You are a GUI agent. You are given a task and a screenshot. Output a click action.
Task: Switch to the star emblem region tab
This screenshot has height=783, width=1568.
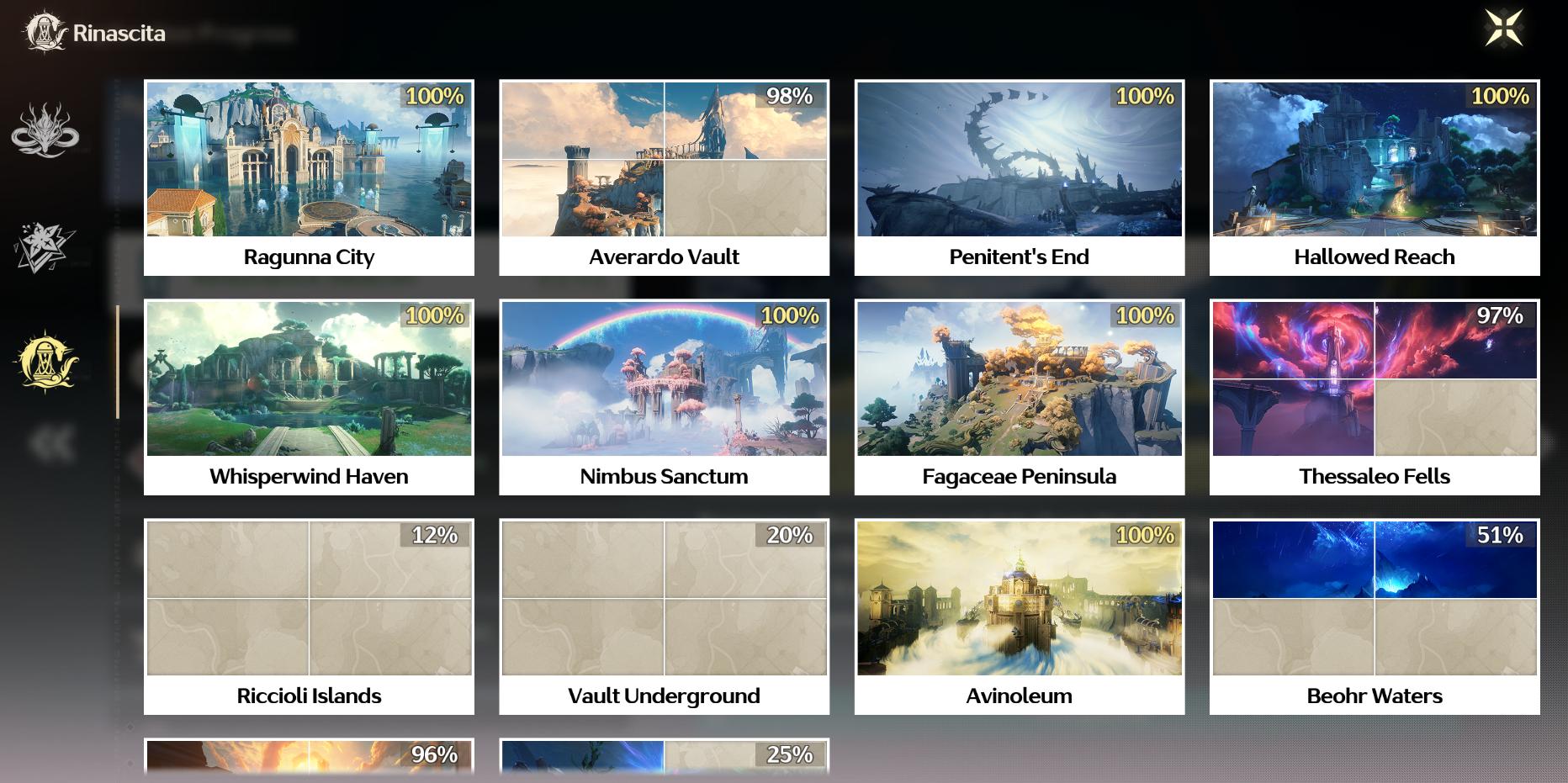[x=45, y=248]
